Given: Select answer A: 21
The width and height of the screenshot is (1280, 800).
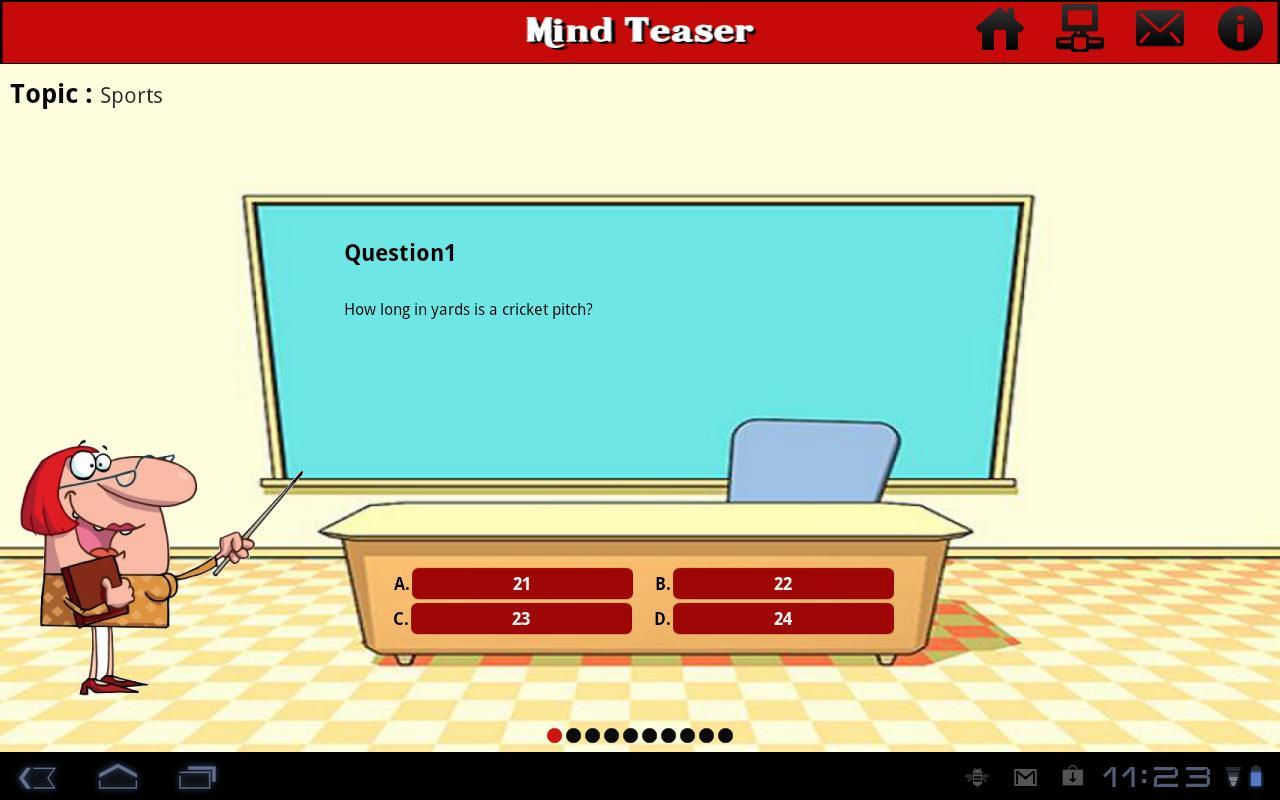Looking at the screenshot, I should (522, 583).
